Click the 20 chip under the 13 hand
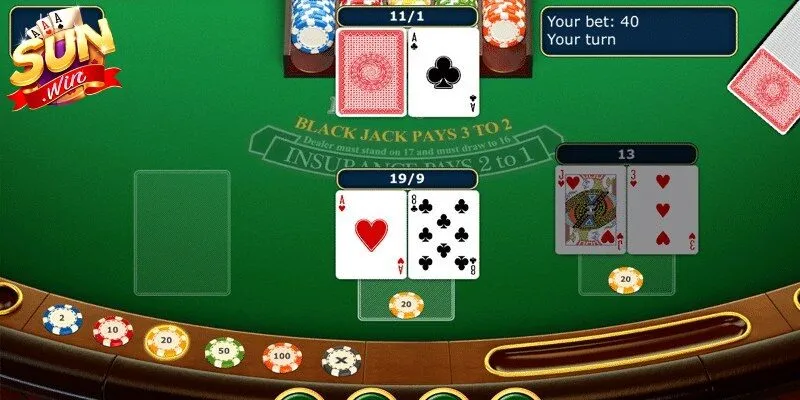Screen dimensions: 800x400 (x=626, y=280)
